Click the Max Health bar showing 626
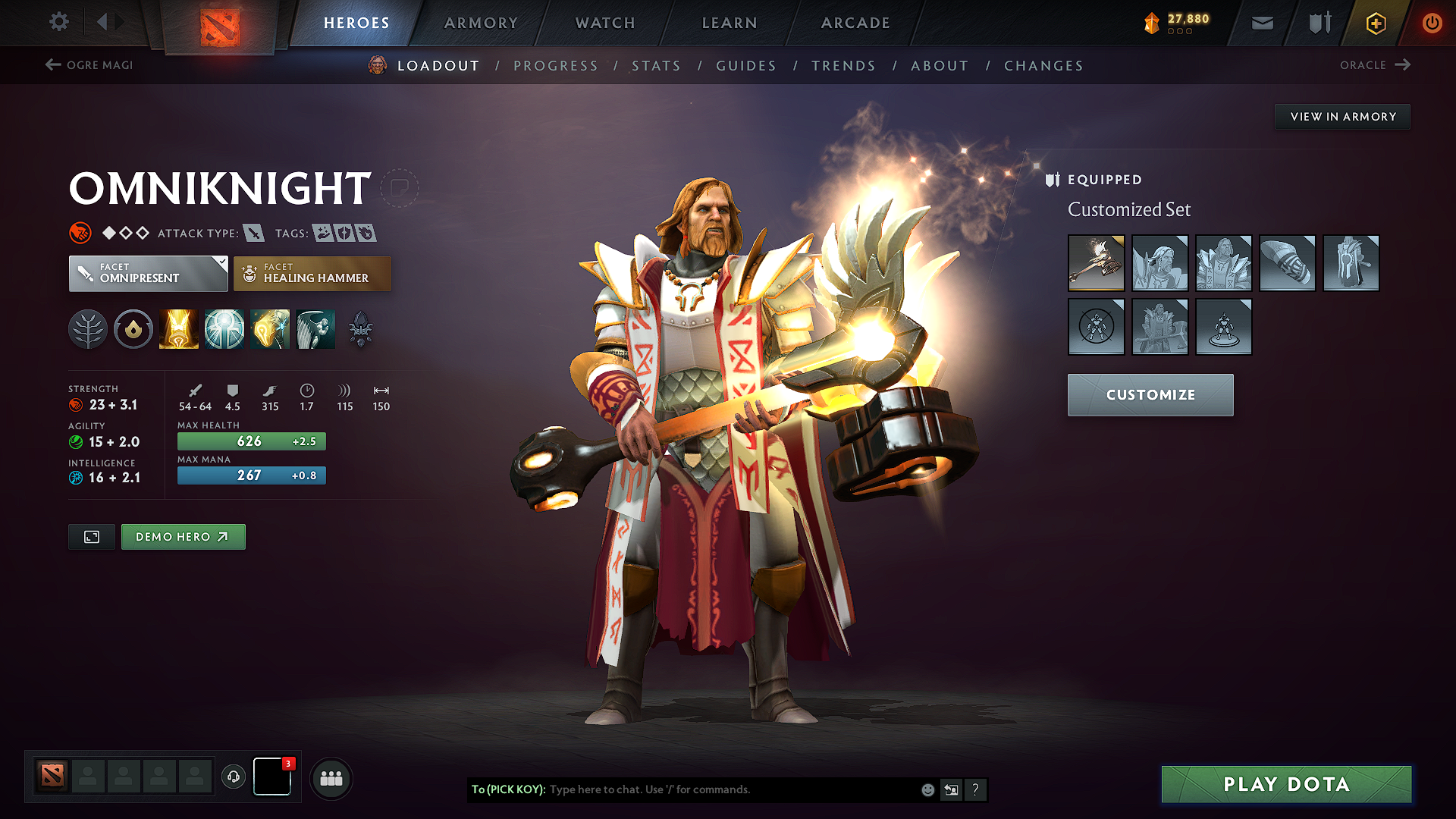 pyautogui.click(x=251, y=441)
